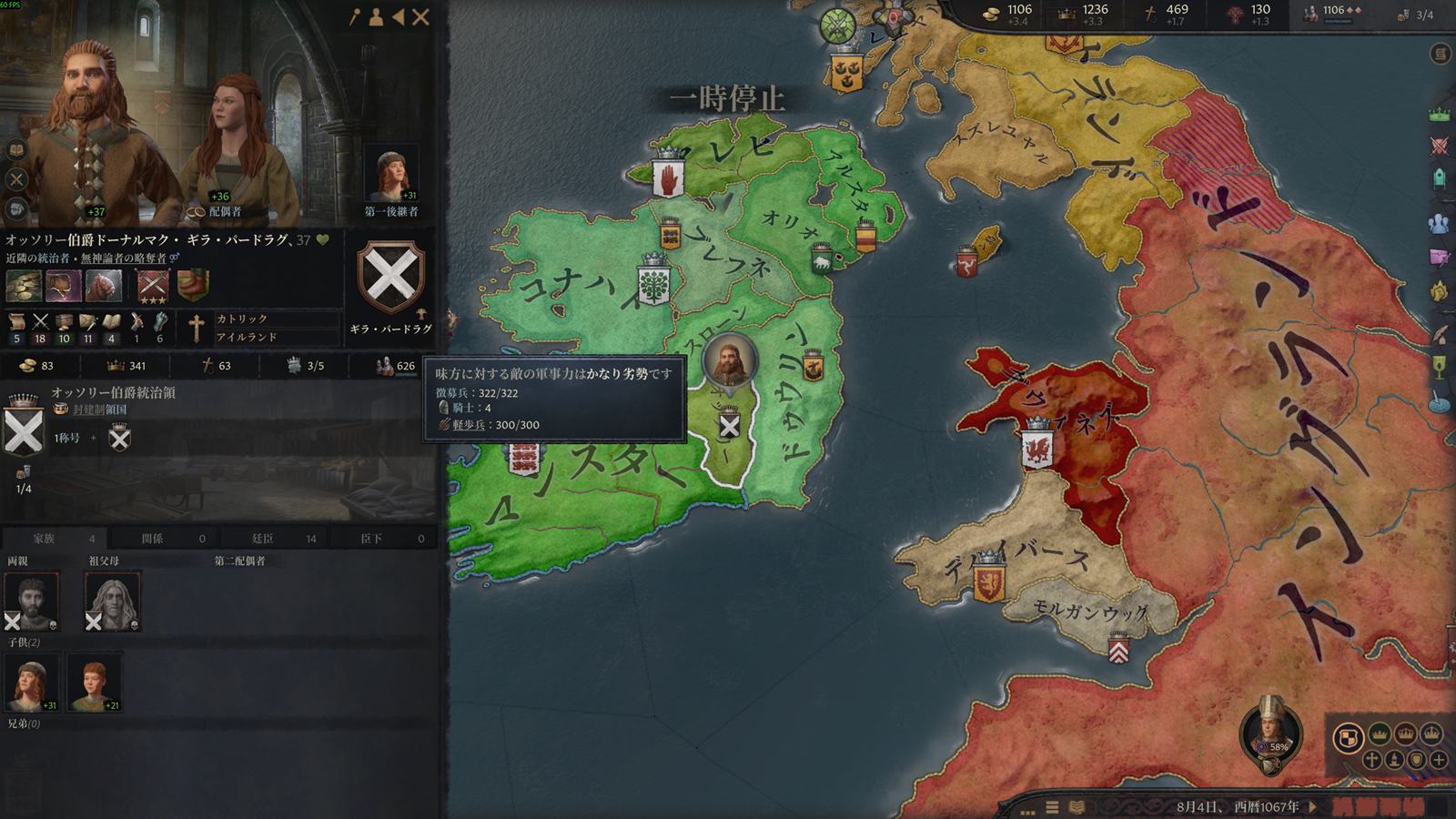This screenshot has height=819, width=1456.
Task: Select the grandparent portrait under 祖父母
Action: point(113,601)
